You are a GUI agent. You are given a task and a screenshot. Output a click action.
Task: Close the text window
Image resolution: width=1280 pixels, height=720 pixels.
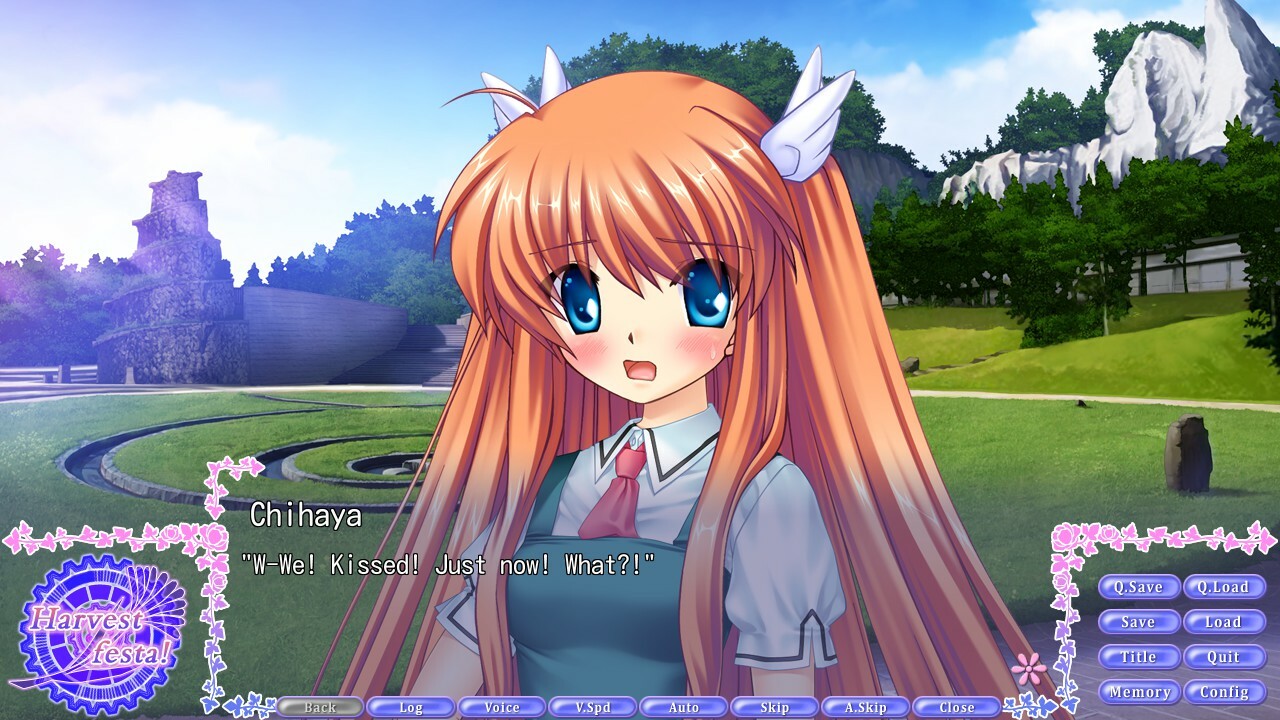coord(957,706)
